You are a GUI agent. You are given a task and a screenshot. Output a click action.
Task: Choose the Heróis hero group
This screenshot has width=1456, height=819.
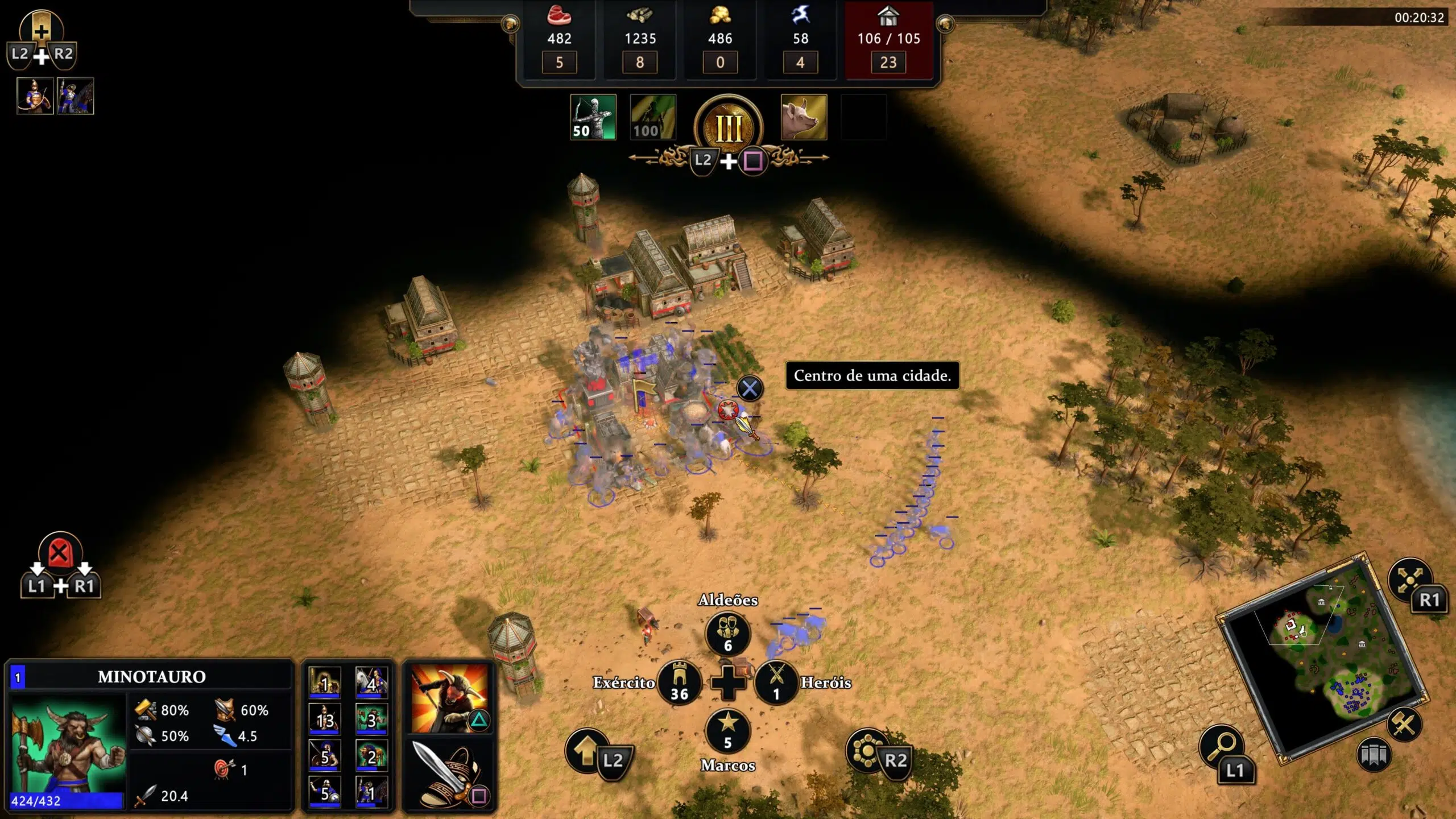tap(776, 682)
